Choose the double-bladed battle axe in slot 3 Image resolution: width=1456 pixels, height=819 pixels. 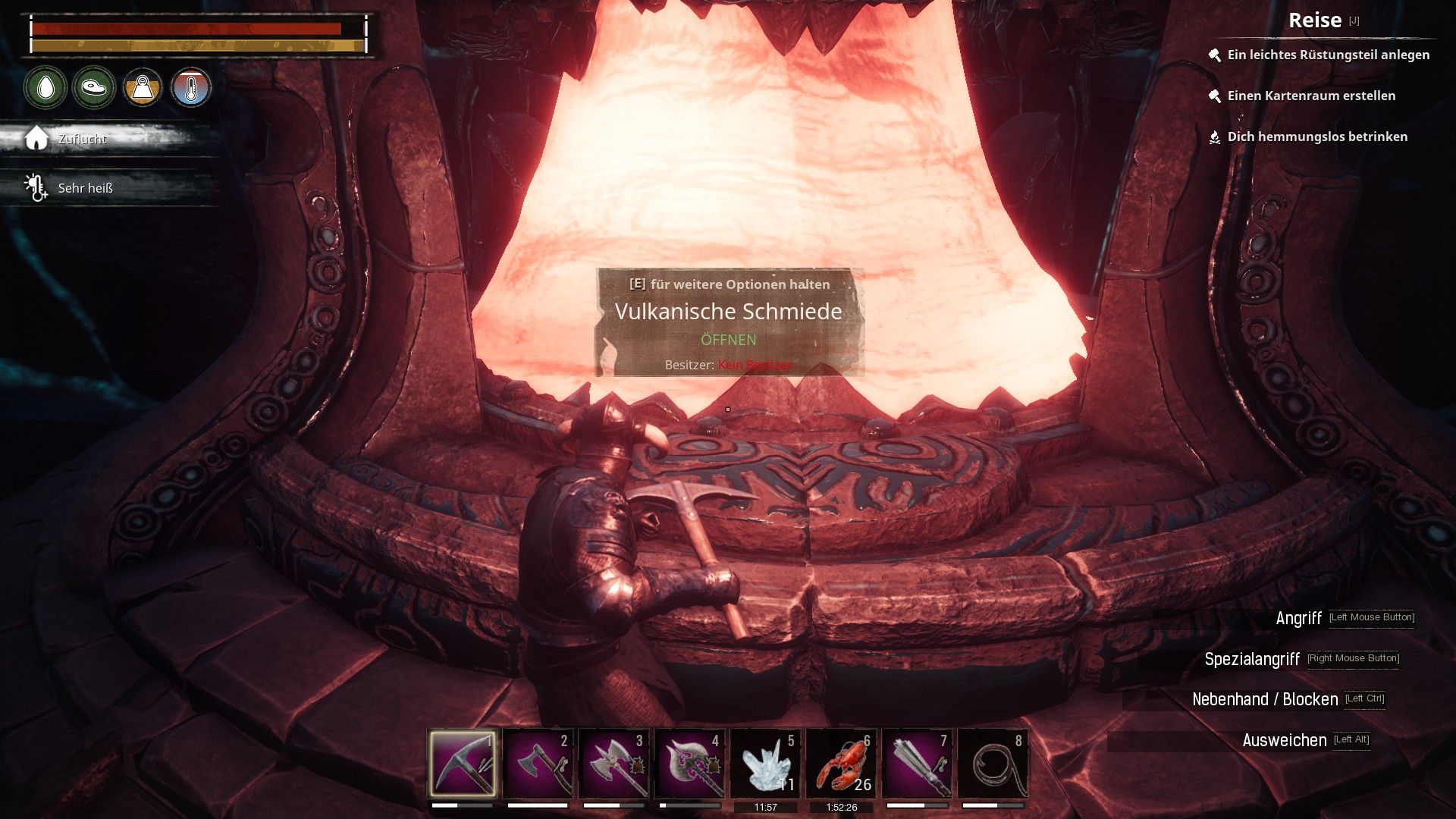pos(613,763)
